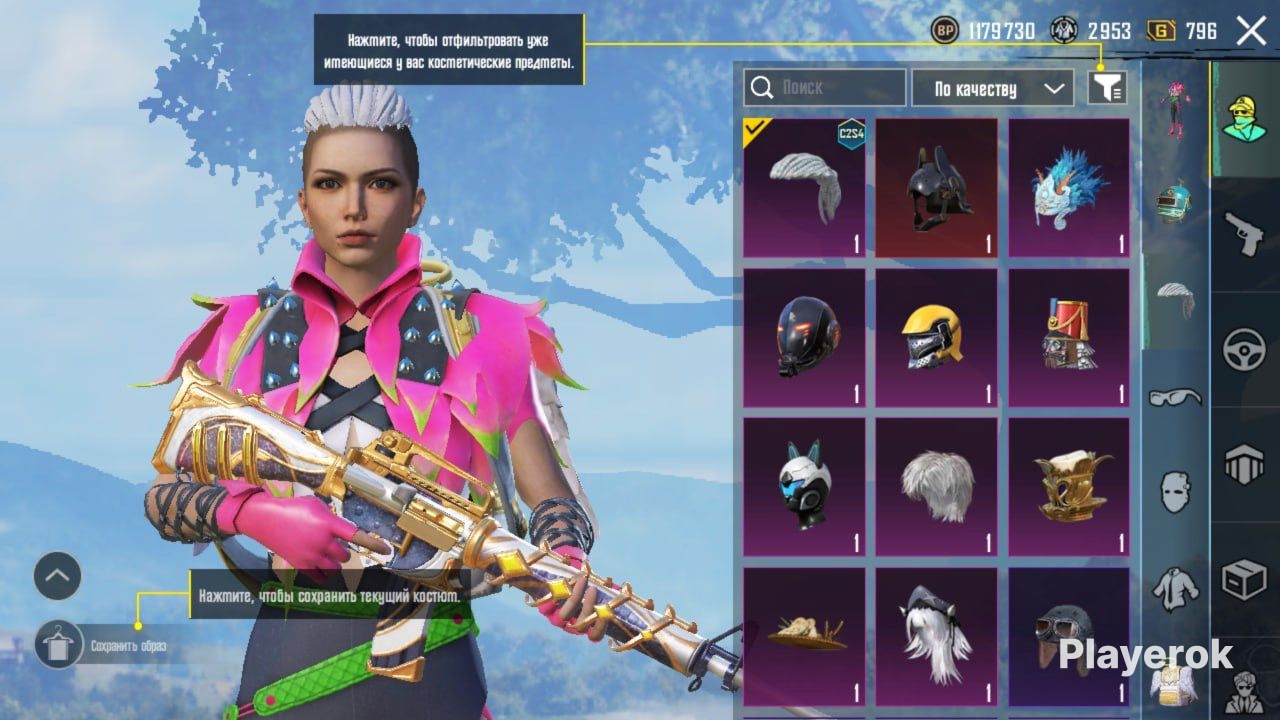The height and width of the screenshot is (720, 1280).
Task: Collapse the panel with the up-arrow button
Action: point(57,576)
